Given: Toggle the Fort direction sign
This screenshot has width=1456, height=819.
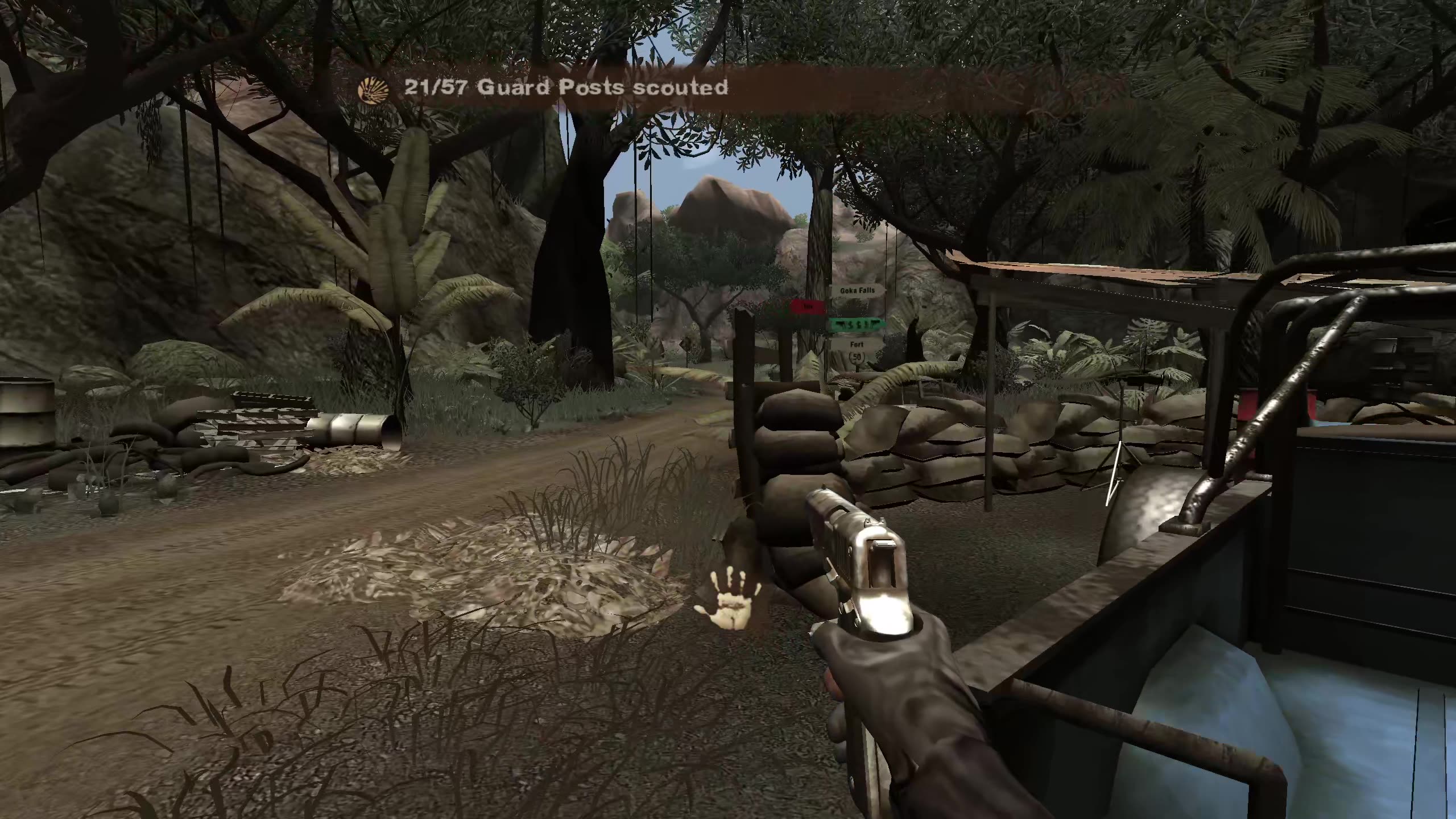Looking at the screenshot, I should pos(857,344).
